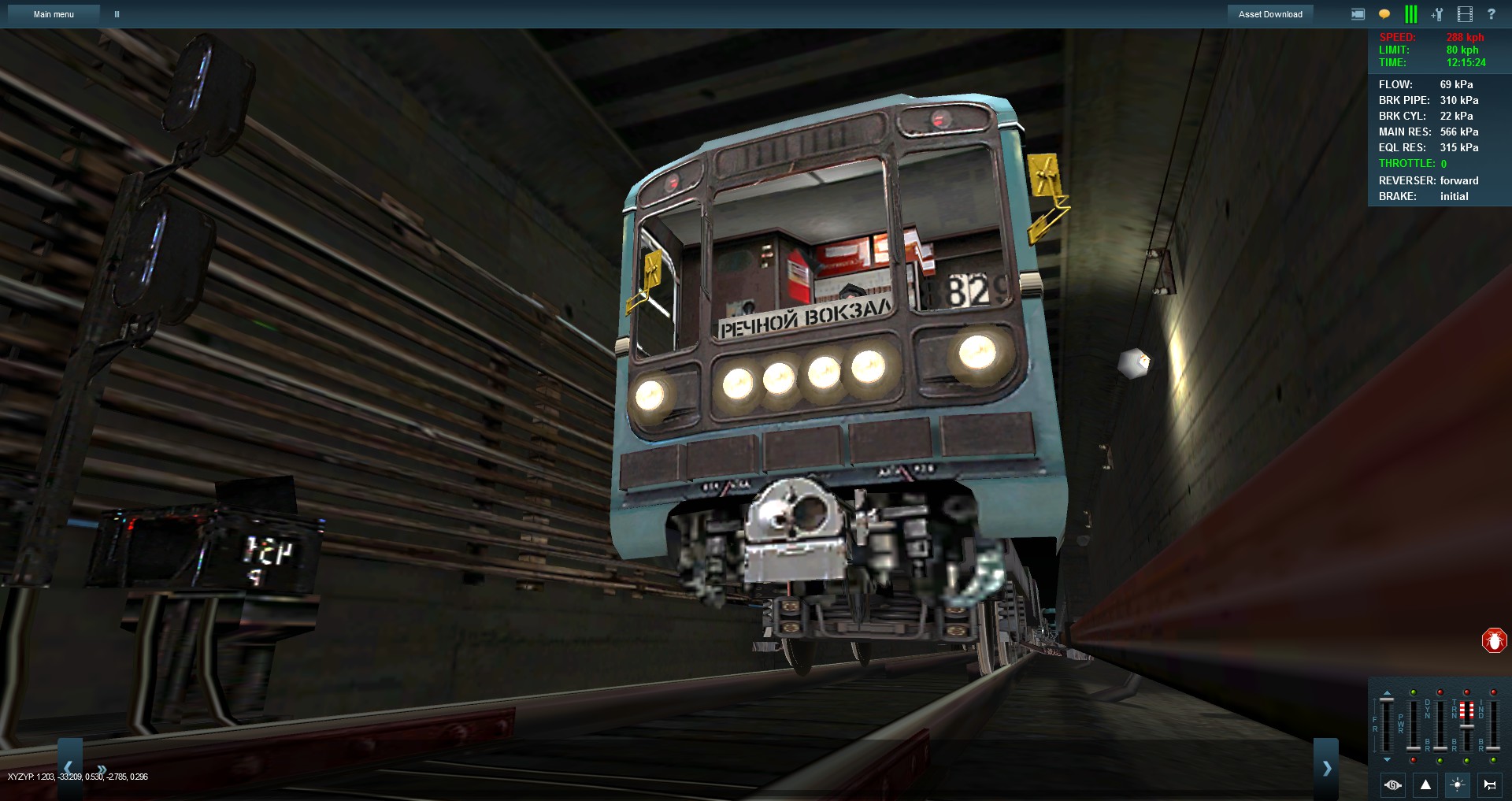This screenshot has height=801, width=1512.
Task: Activate the sander with the triangle button
Action: tap(1425, 785)
